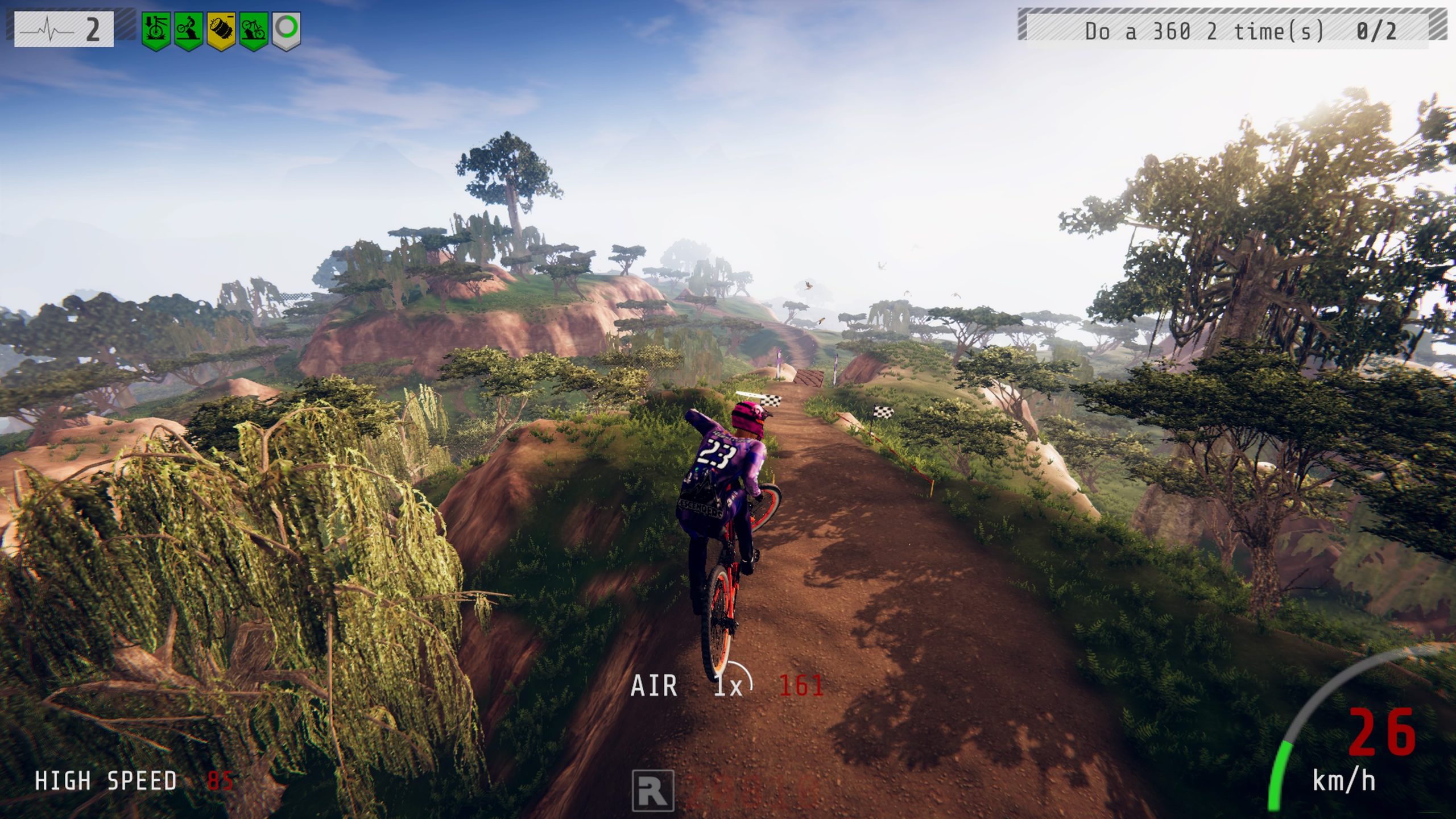Click the R replay icon

pyautogui.click(x=653, y=790)
